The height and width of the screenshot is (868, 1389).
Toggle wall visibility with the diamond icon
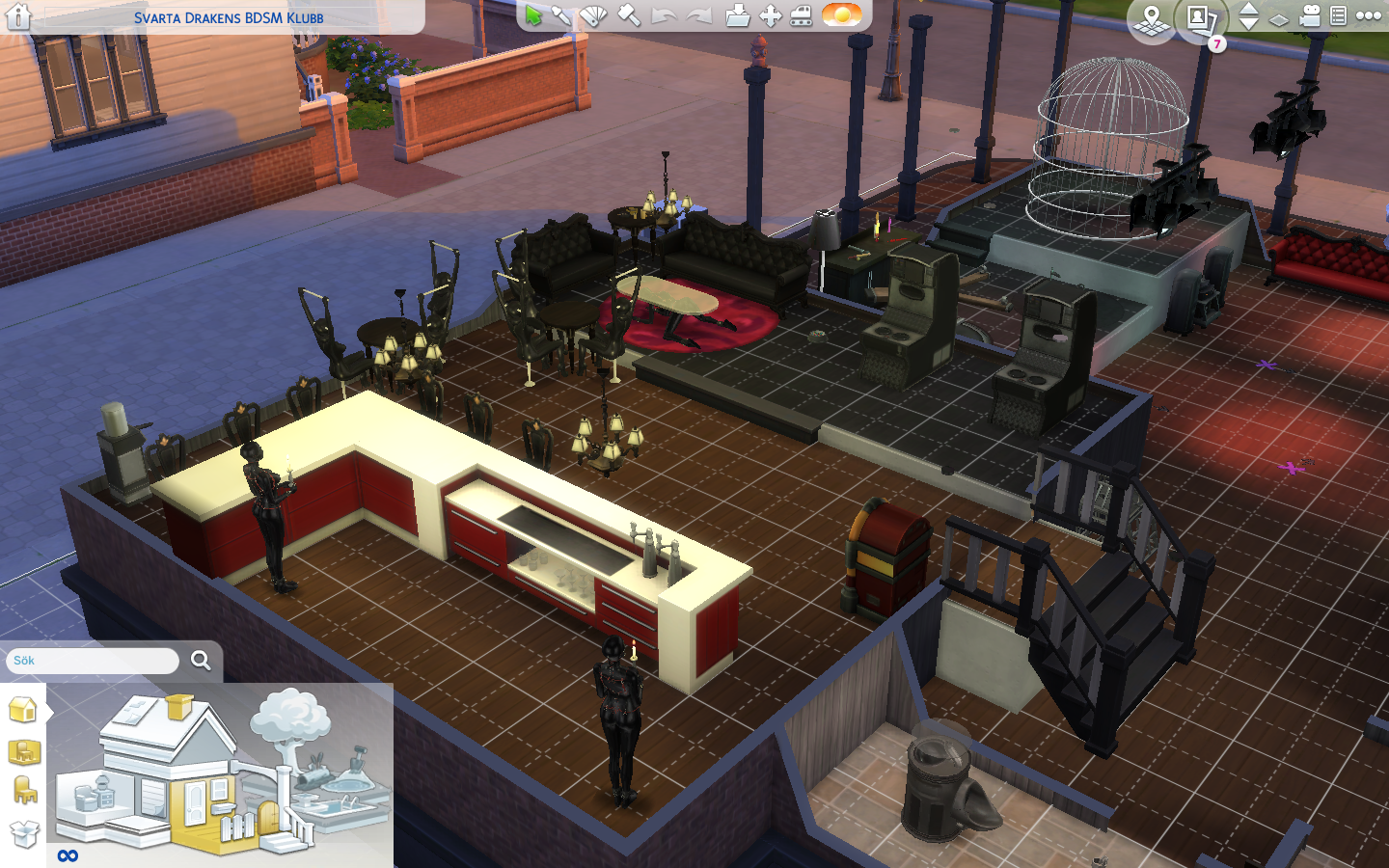pyautogui.click(x=1278, y=19)
